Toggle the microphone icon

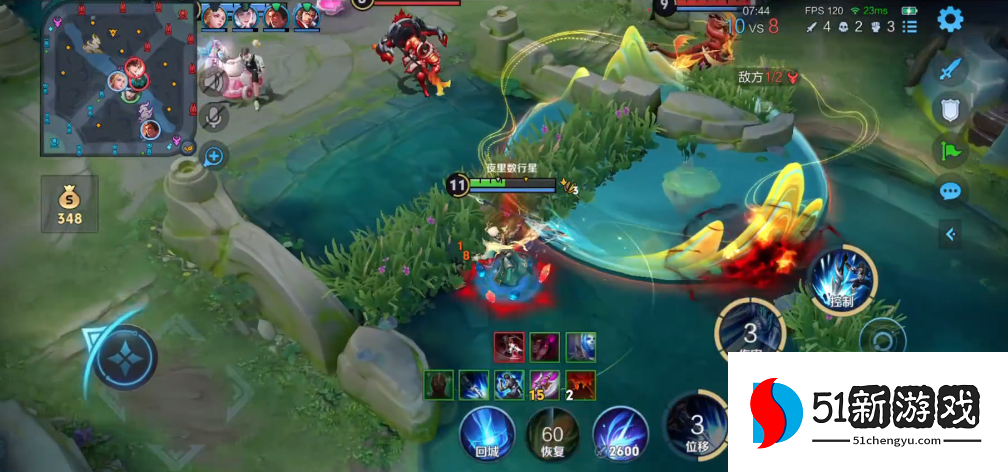pyautogui.click(x=213, y=118)
